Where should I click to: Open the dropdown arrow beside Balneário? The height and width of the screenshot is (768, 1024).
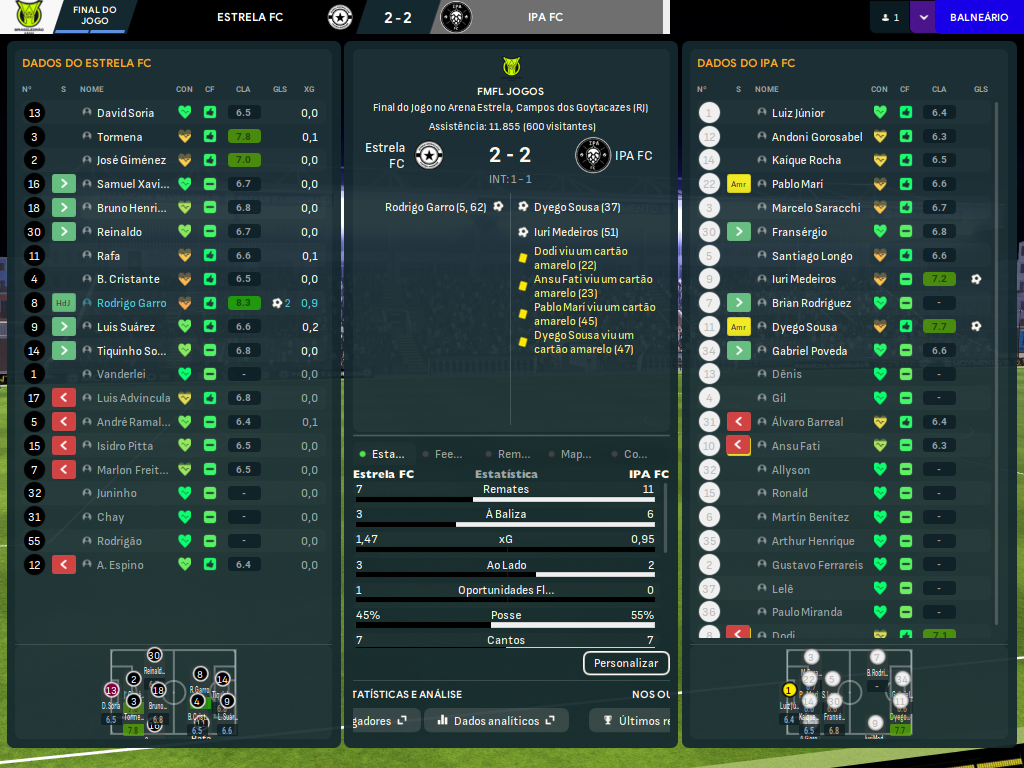pos(922,17)
